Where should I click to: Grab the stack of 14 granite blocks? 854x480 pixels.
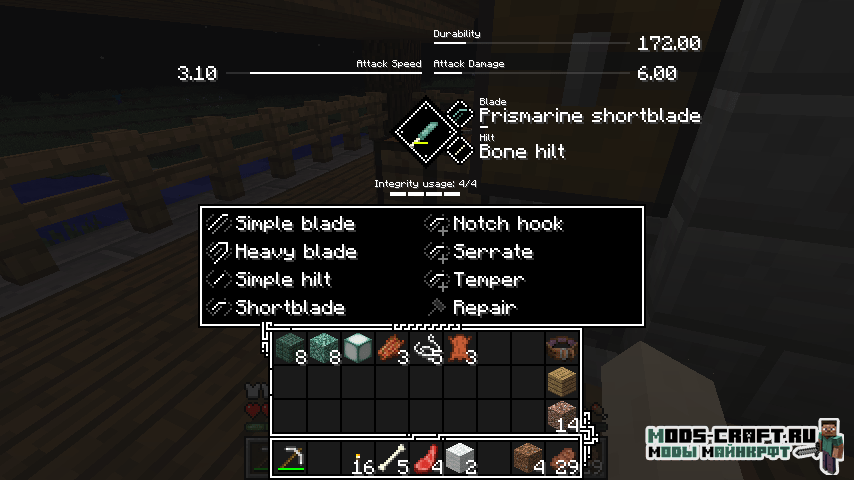562,416
